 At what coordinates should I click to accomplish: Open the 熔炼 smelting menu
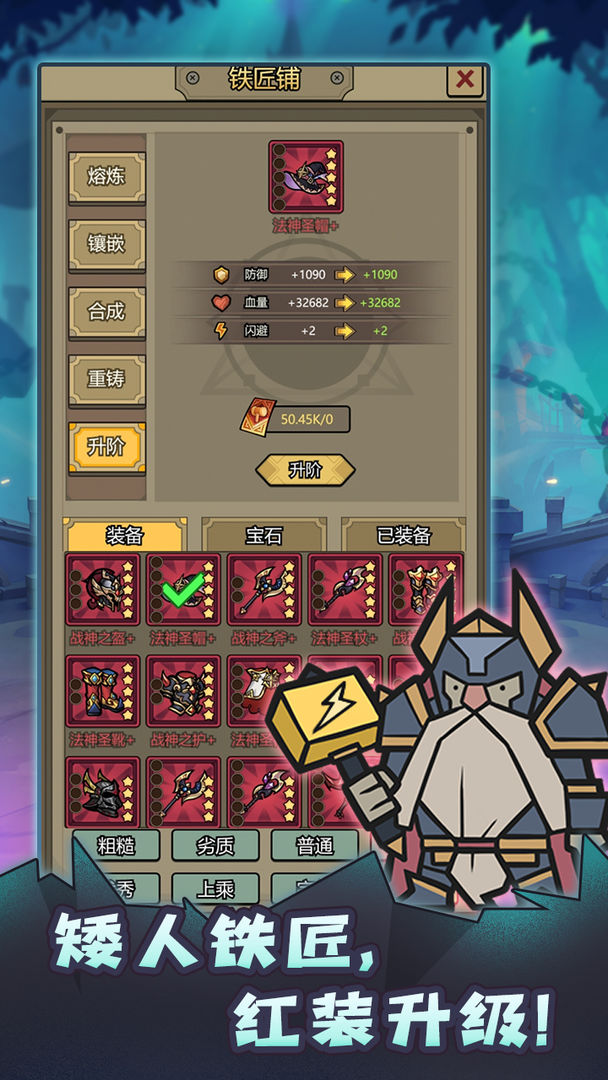pyautogui.click(x=106, y=177)
